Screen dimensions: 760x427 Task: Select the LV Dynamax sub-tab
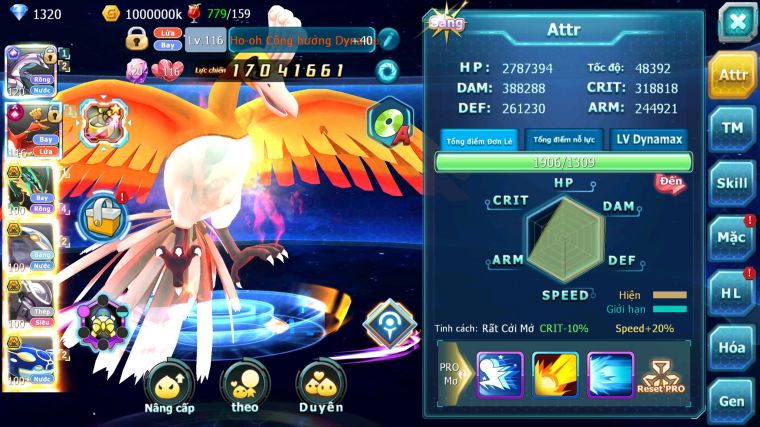(647, 140)
